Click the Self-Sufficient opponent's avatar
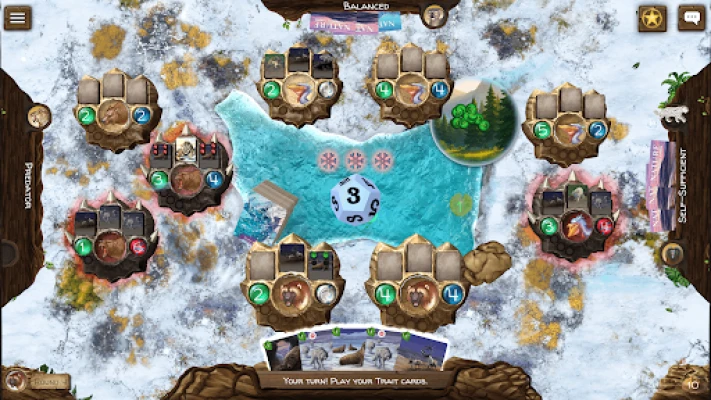This screenshot has height=400, width=711. pyautogui.click(x=672, y=253)
